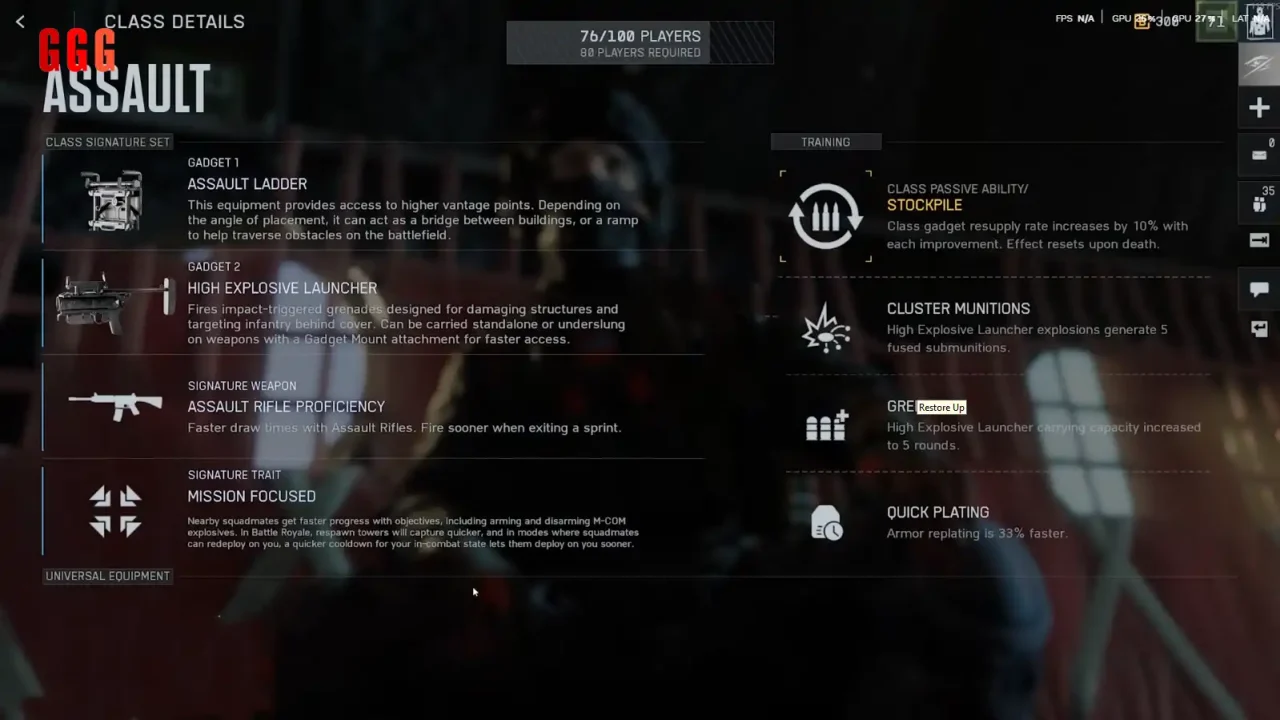The image size is (1280, 720).
Task: Select the Mission Focused trait icon
Action: [115, 511]
